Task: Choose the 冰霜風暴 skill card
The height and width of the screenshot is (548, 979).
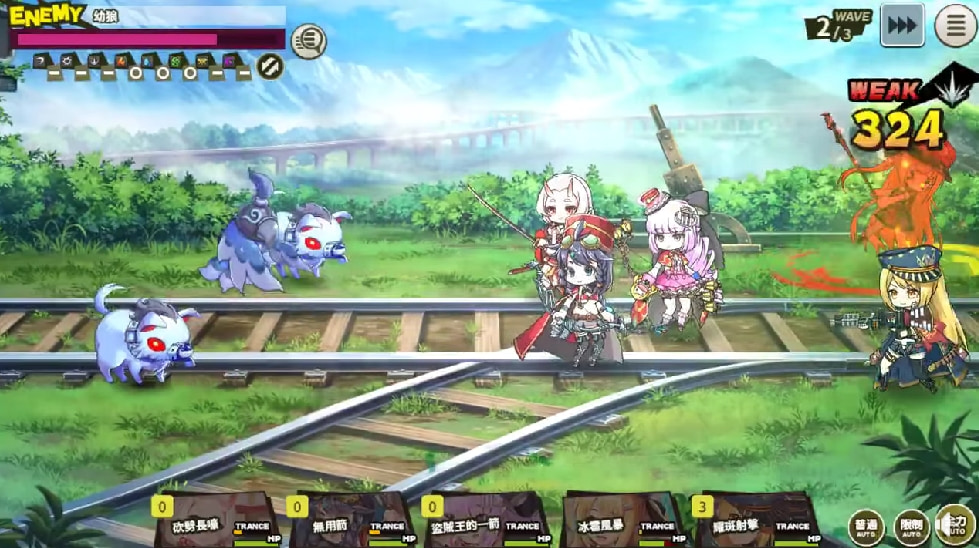Action: [x=620, y=520]
